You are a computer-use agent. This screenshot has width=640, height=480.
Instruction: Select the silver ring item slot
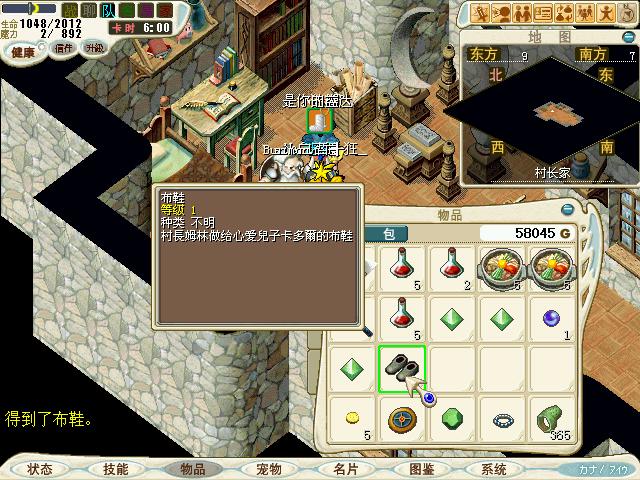[x=500, y=420]
